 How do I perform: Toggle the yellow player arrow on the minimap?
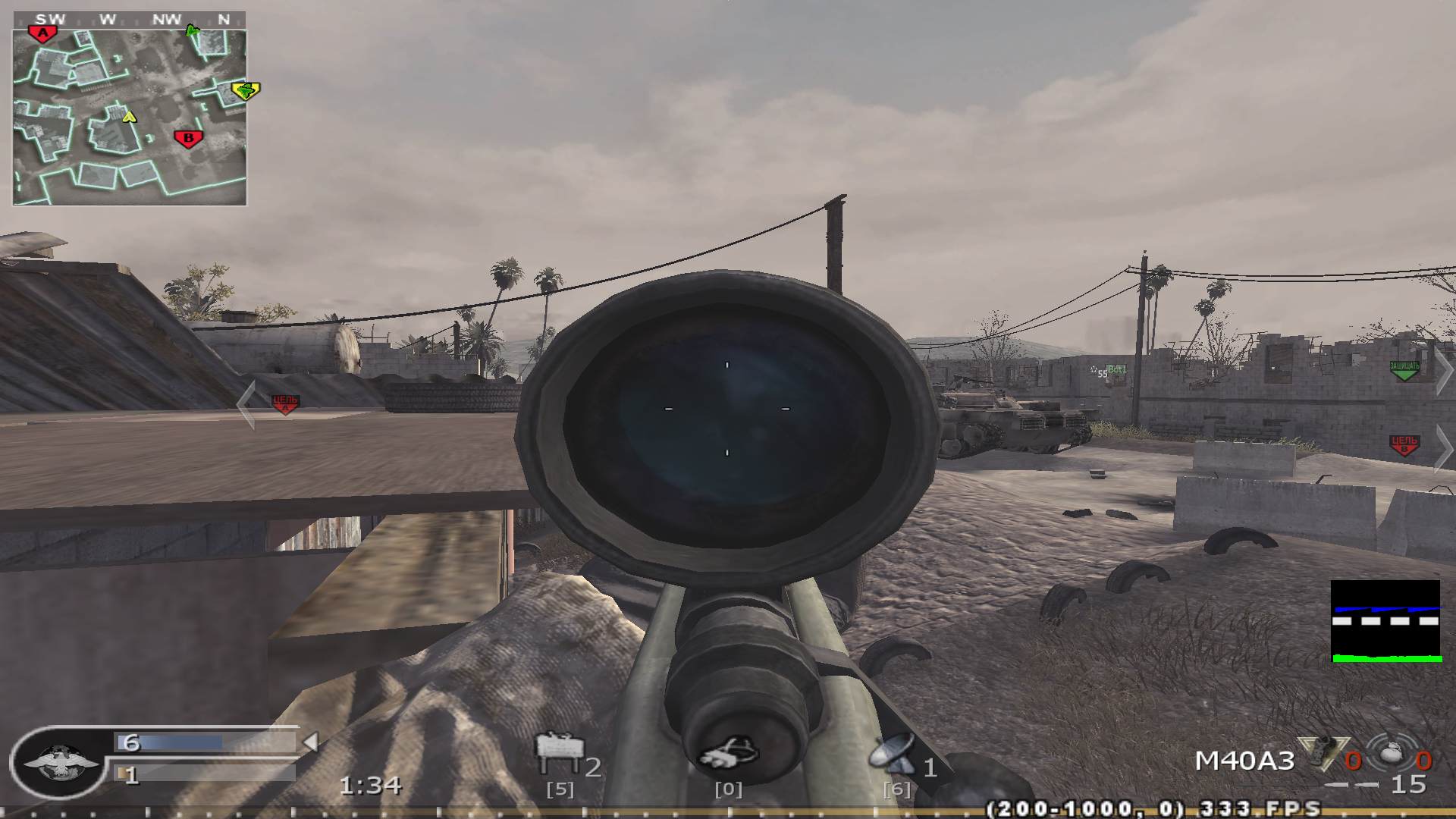pos(127,118)
